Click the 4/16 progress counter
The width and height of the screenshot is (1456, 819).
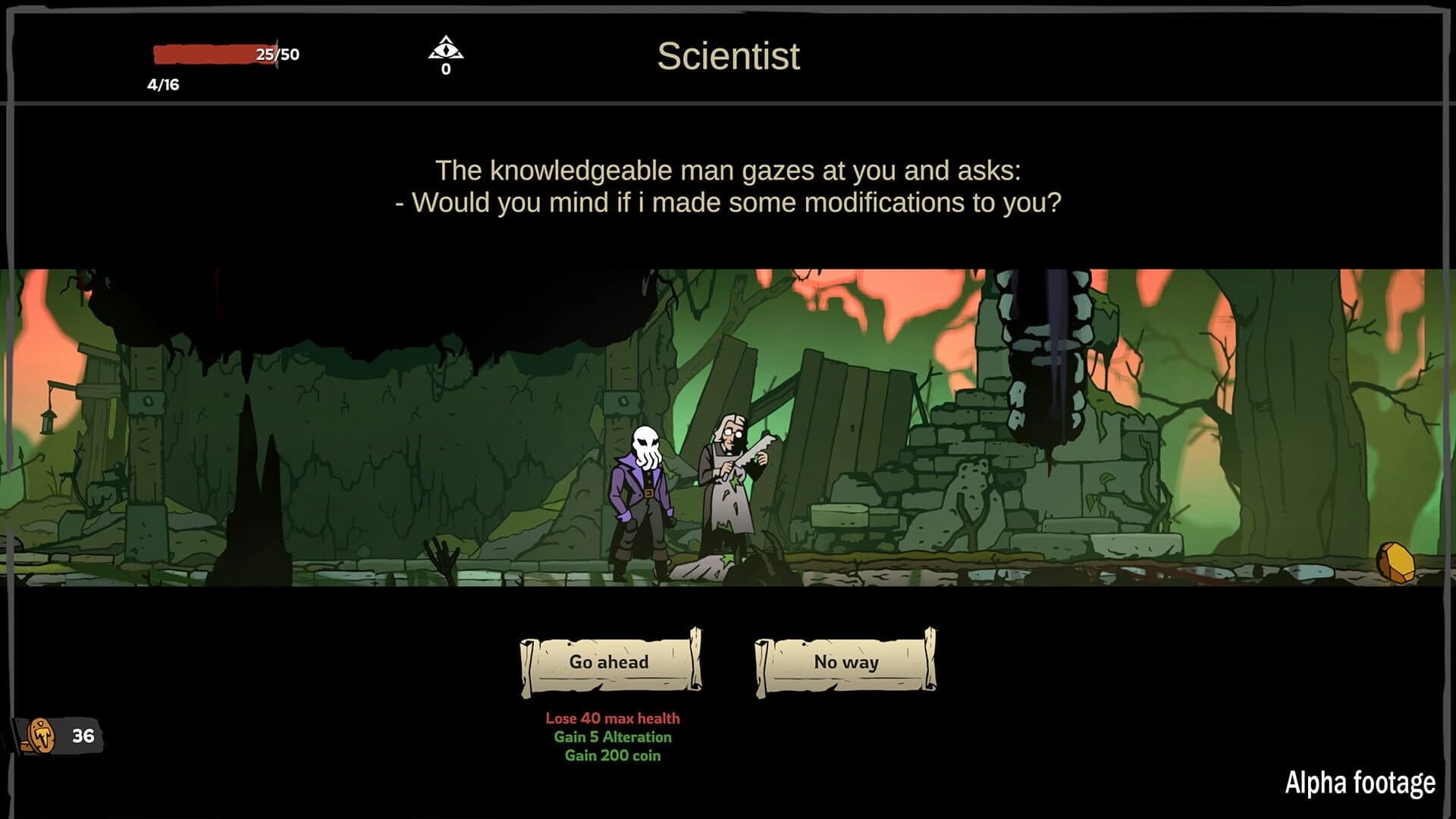click(x=162, y=83)
